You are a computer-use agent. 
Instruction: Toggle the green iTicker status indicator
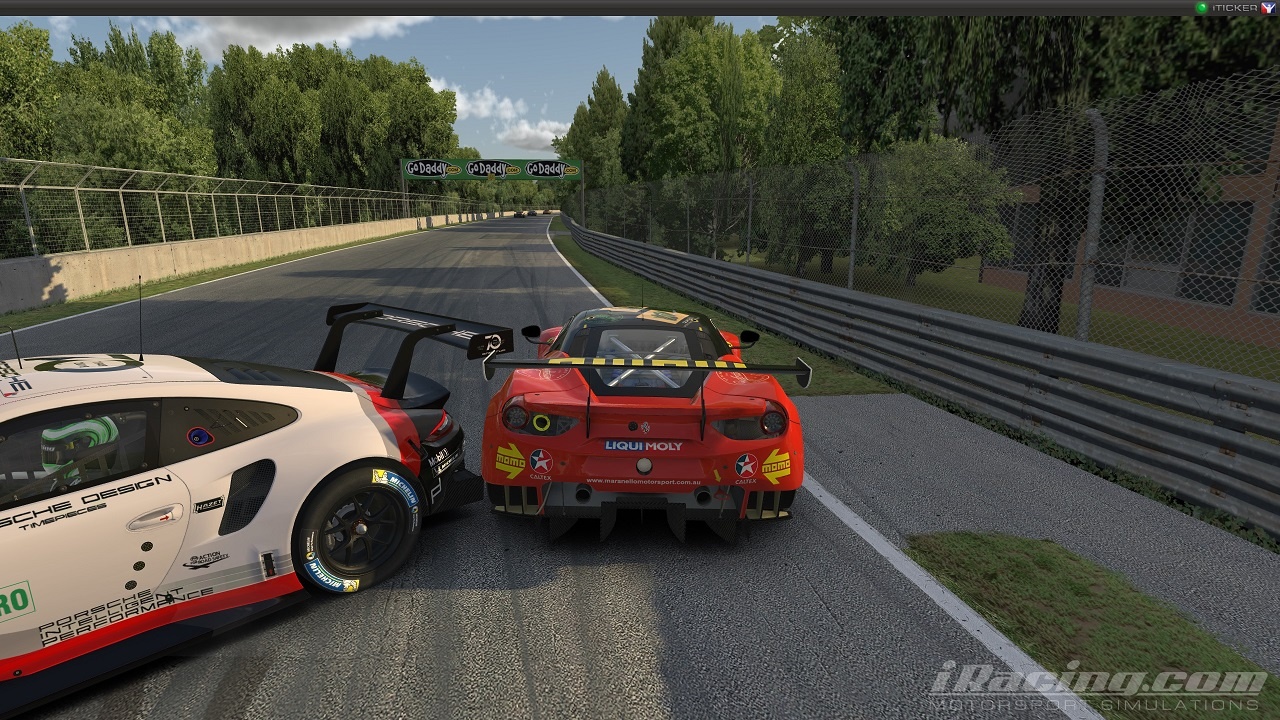click(x=1202, y=7)
